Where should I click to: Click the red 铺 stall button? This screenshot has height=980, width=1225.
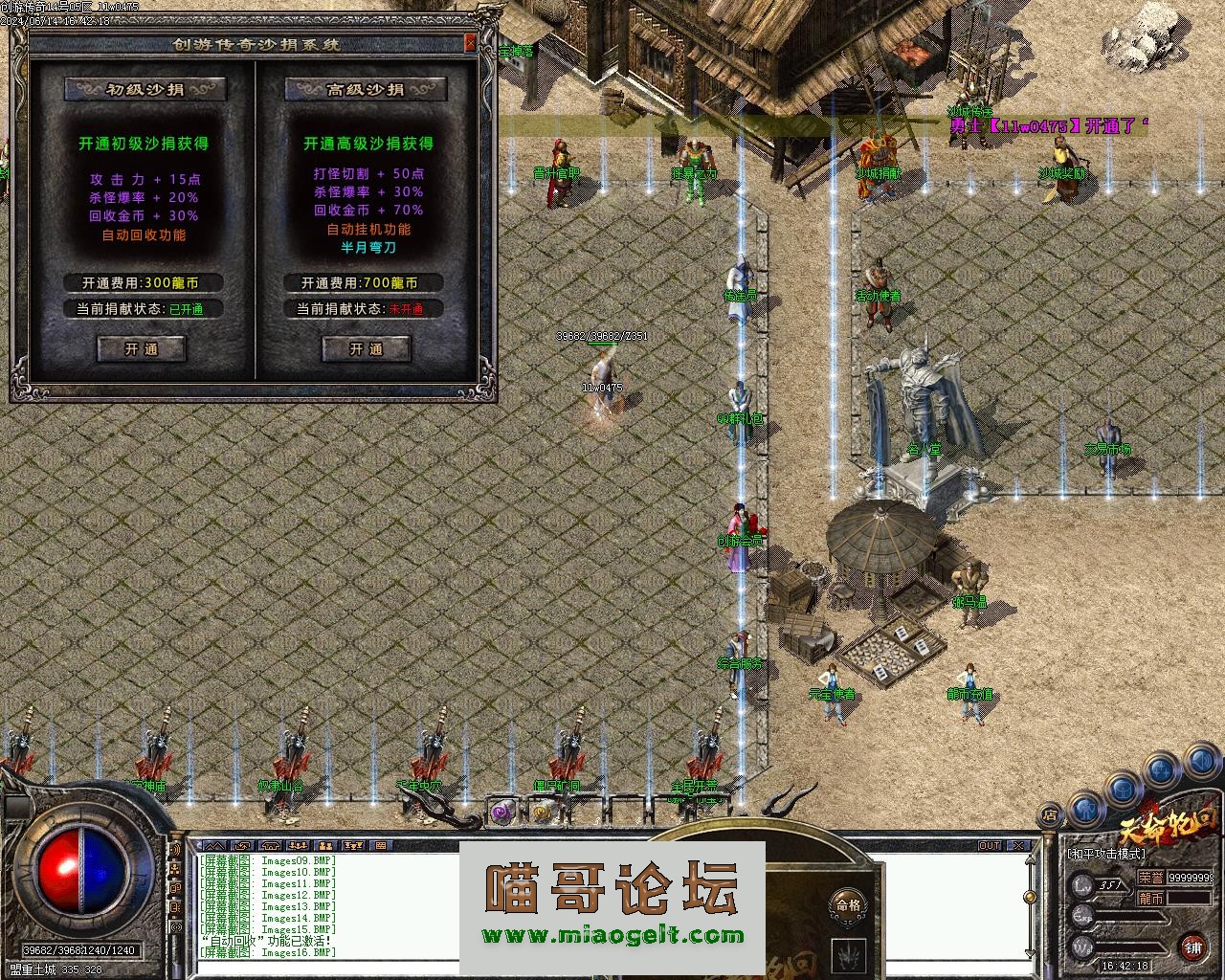pos(1192,947)
